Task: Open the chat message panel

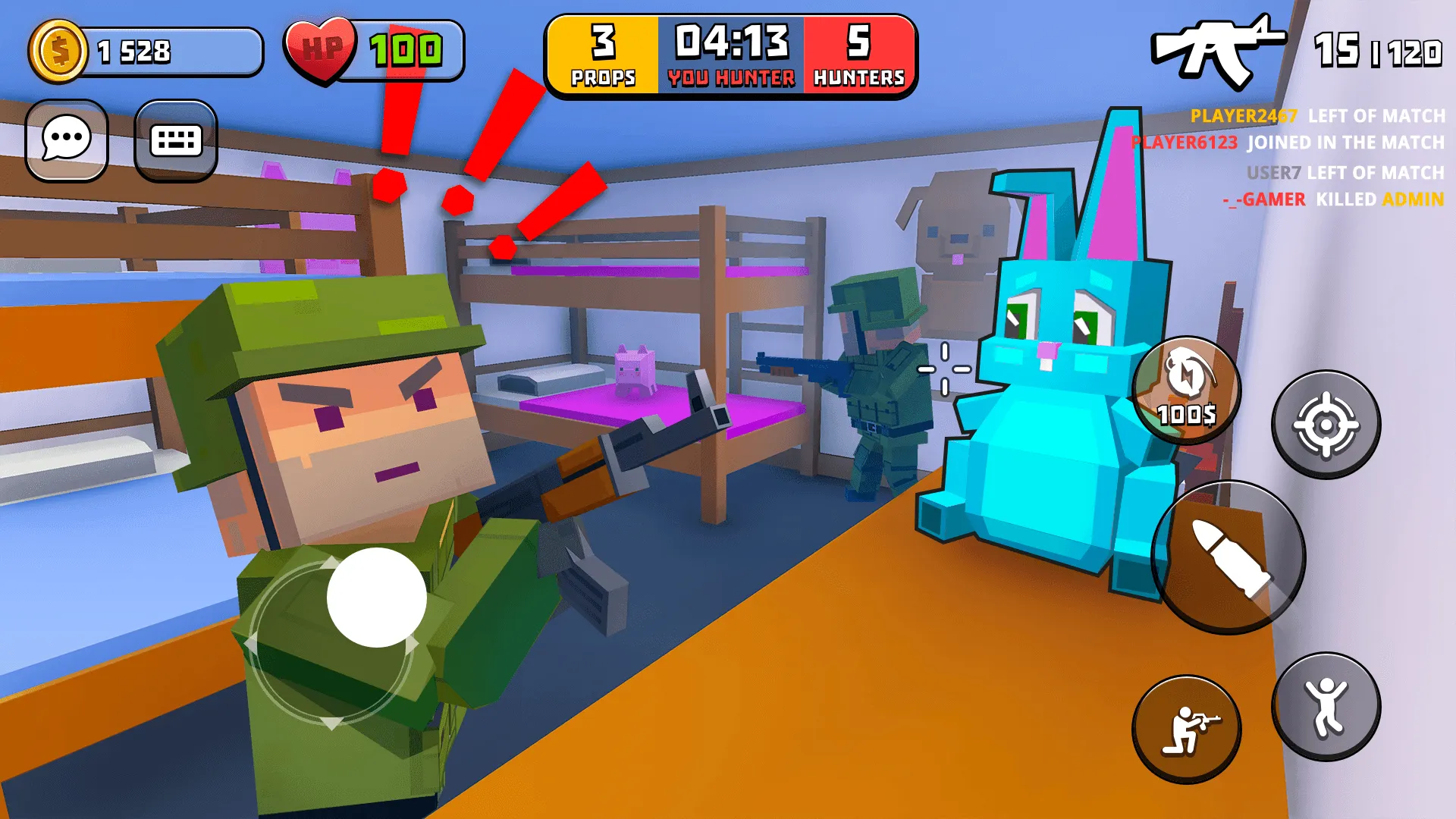Action: pos(67,140)
